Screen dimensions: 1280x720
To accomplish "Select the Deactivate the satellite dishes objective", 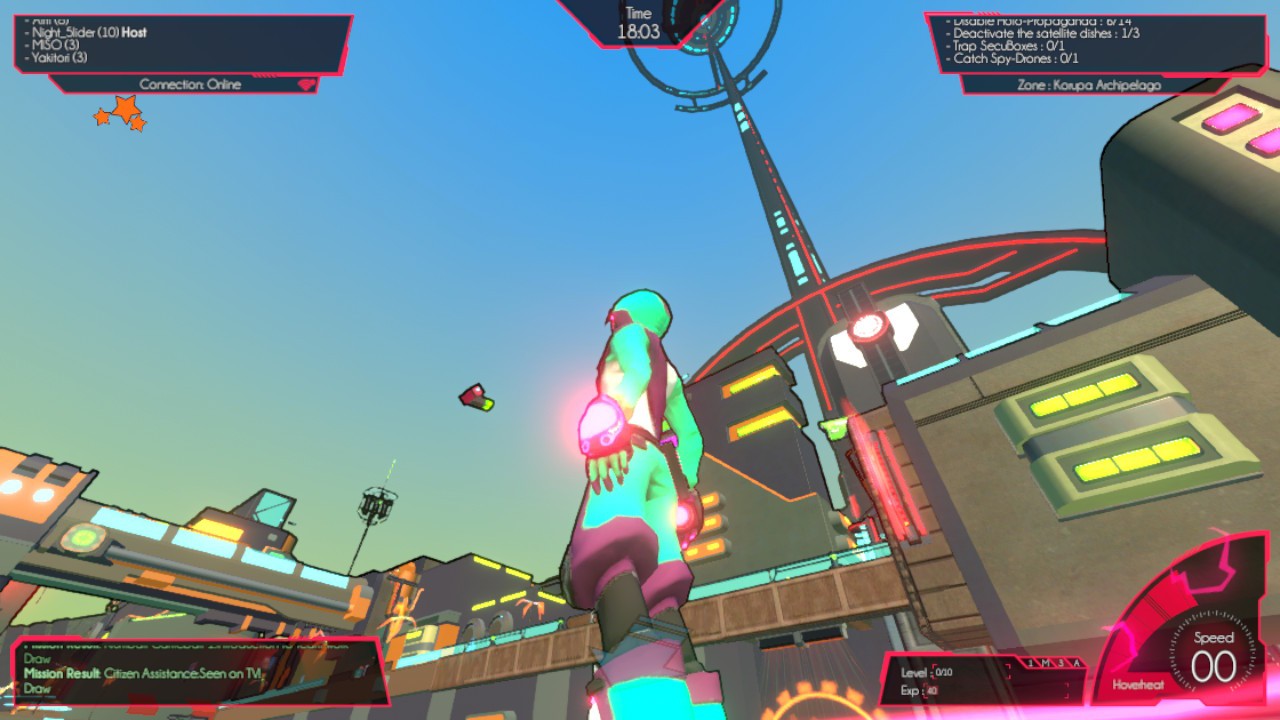I will [x=1046, y=33].
